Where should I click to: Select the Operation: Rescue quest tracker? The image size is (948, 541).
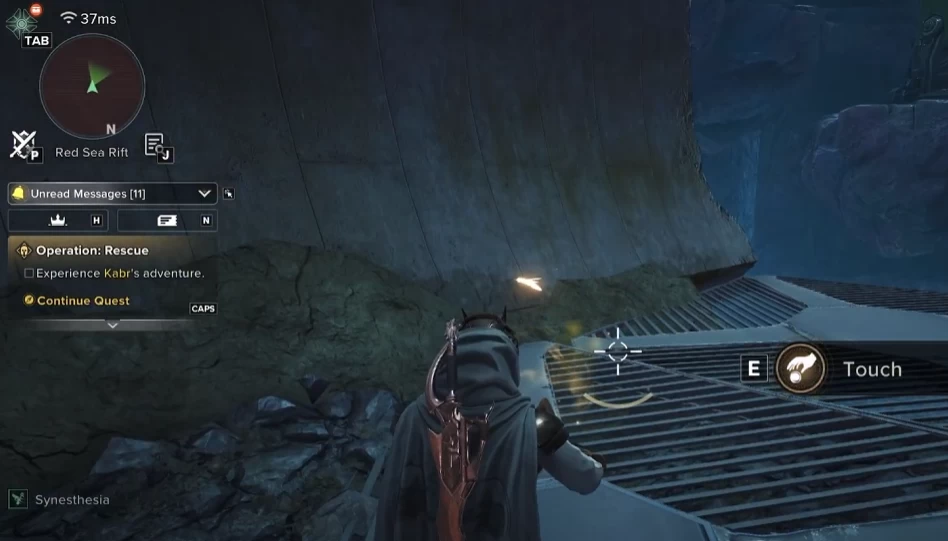point(92,250)
